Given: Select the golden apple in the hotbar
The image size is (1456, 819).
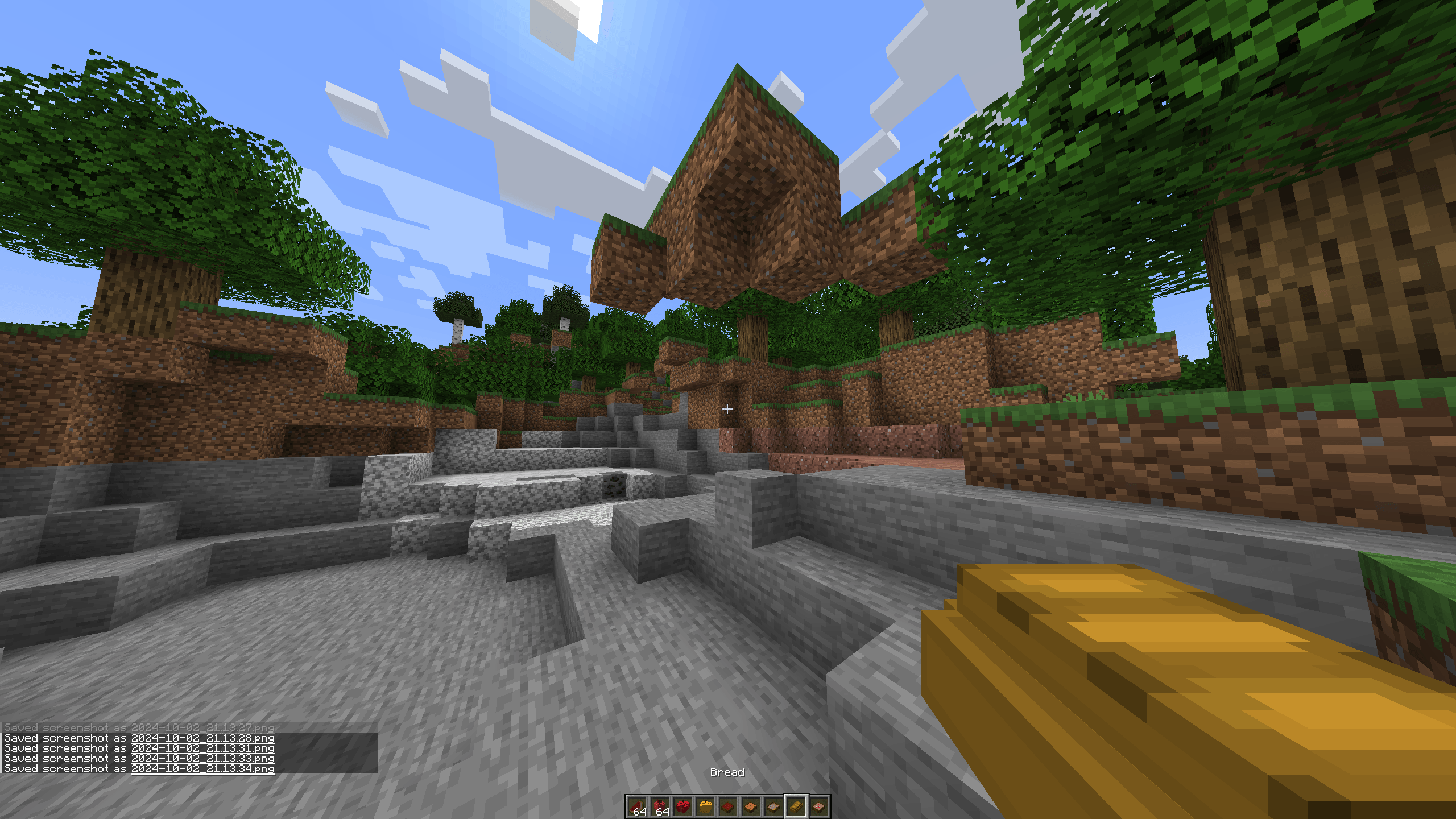Looking at the screenshot, I should (x=705, y=806).
